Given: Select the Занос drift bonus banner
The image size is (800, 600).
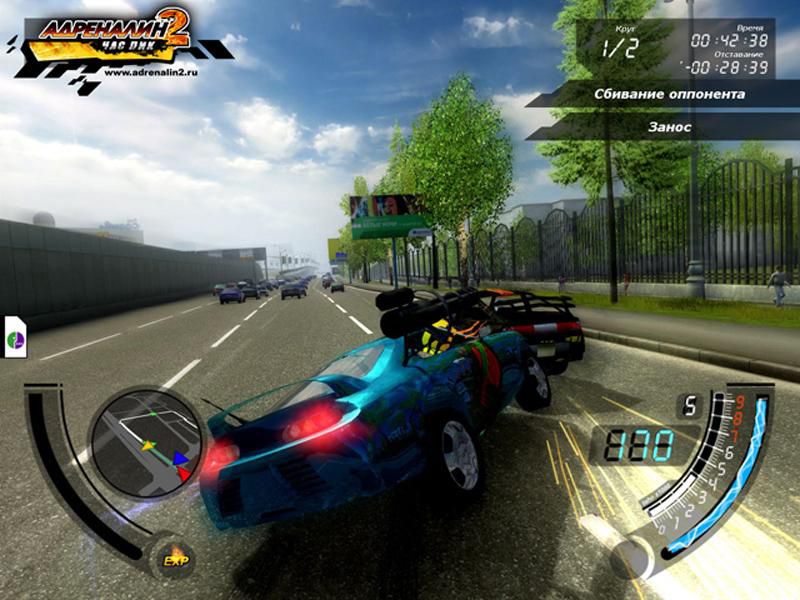Looking at the screenshot, I should click(x=668, y=127).
